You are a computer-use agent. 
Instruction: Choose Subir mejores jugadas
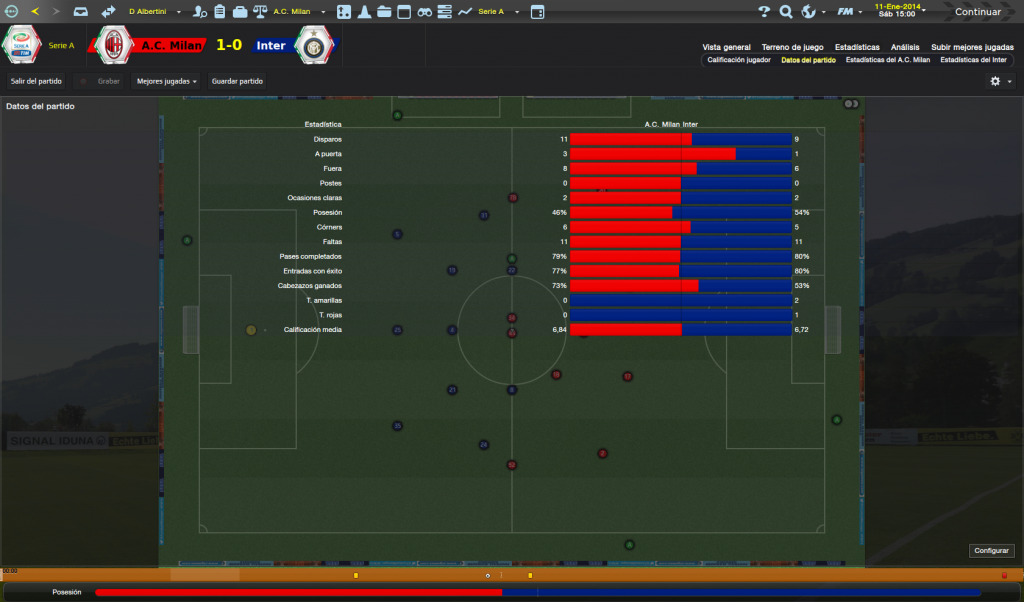coord(972,47)
